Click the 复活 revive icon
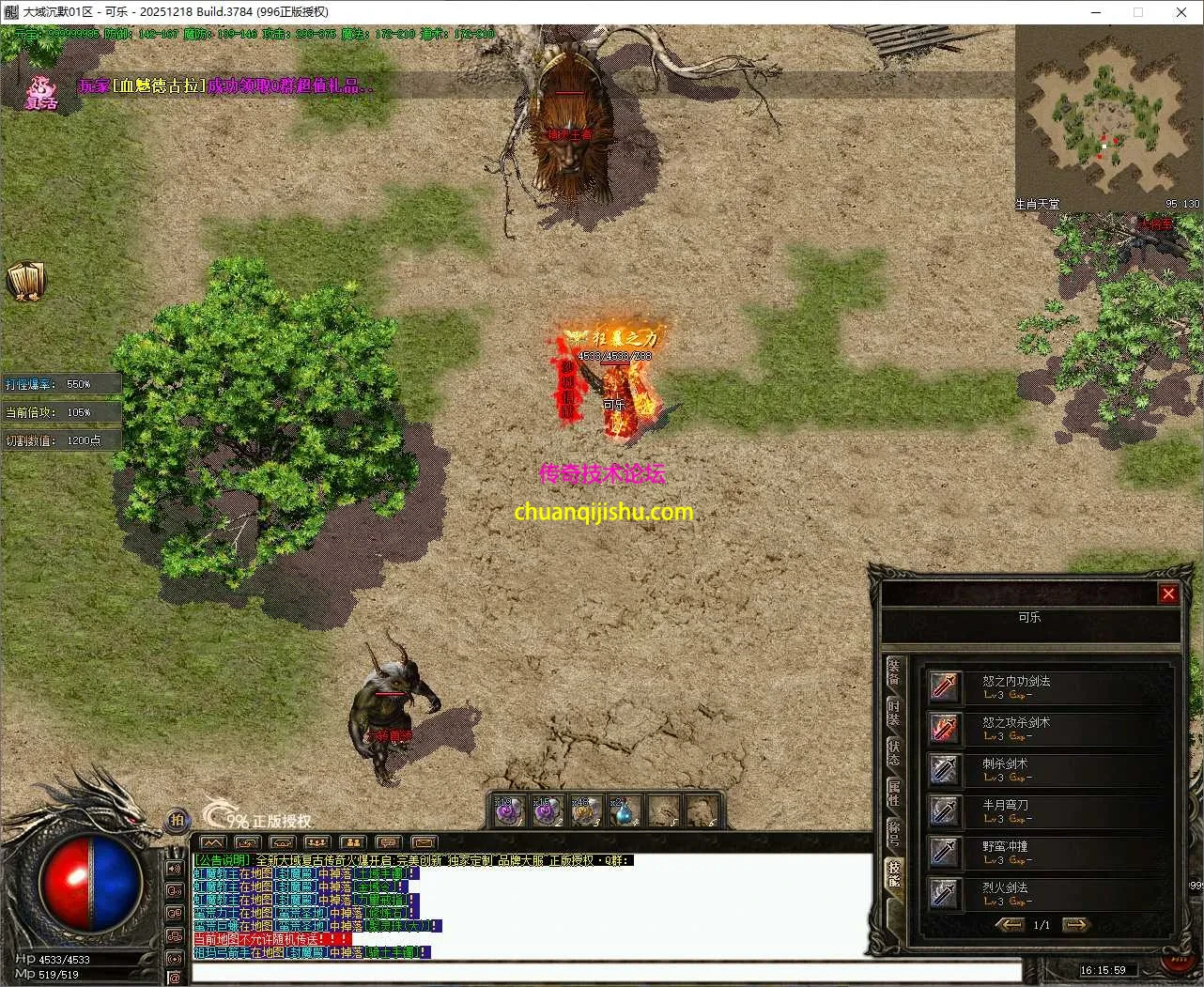This screenshot has width=1204, height=987. [x=40, y=92]
